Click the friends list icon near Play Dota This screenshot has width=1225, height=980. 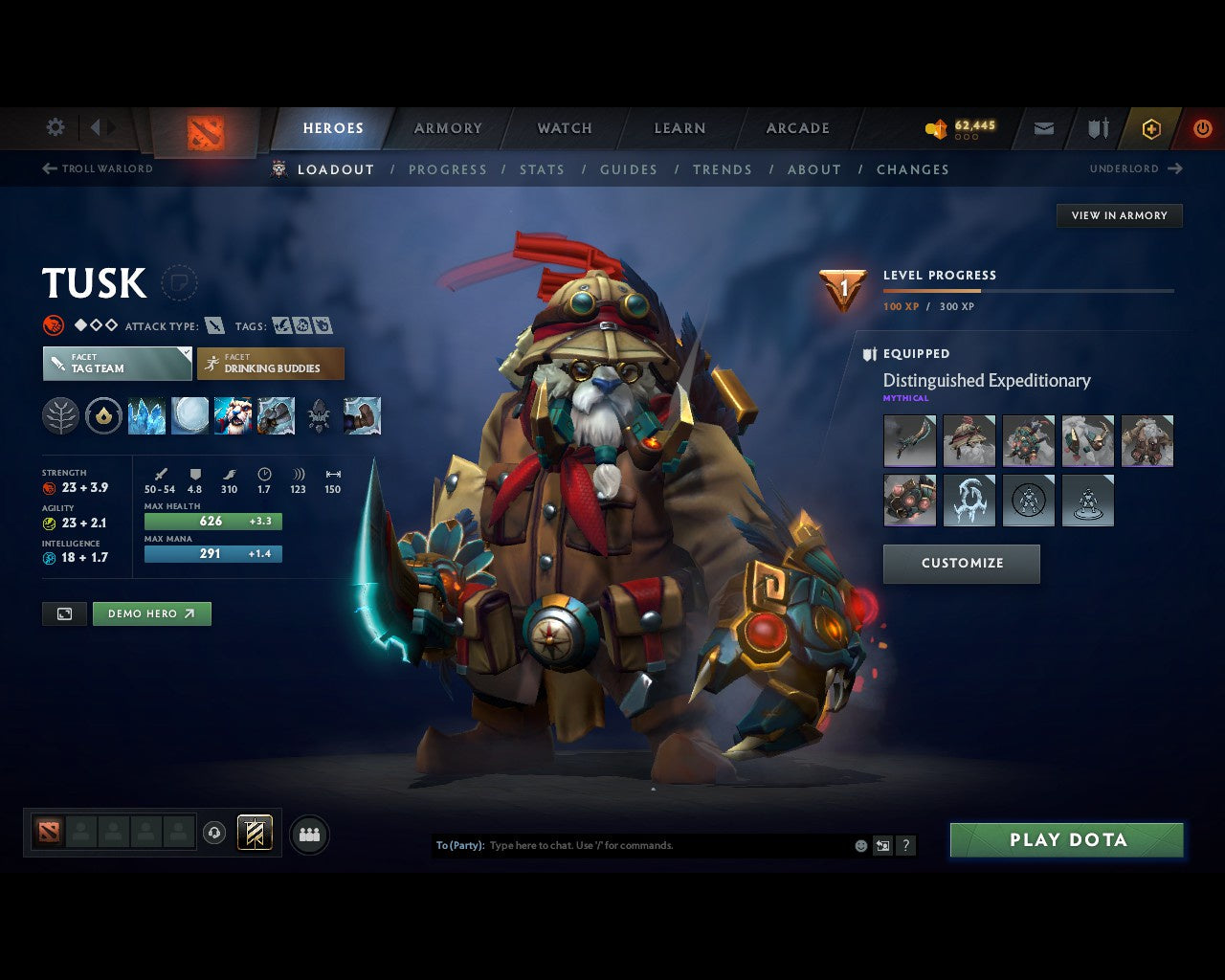tap(308, 833)
